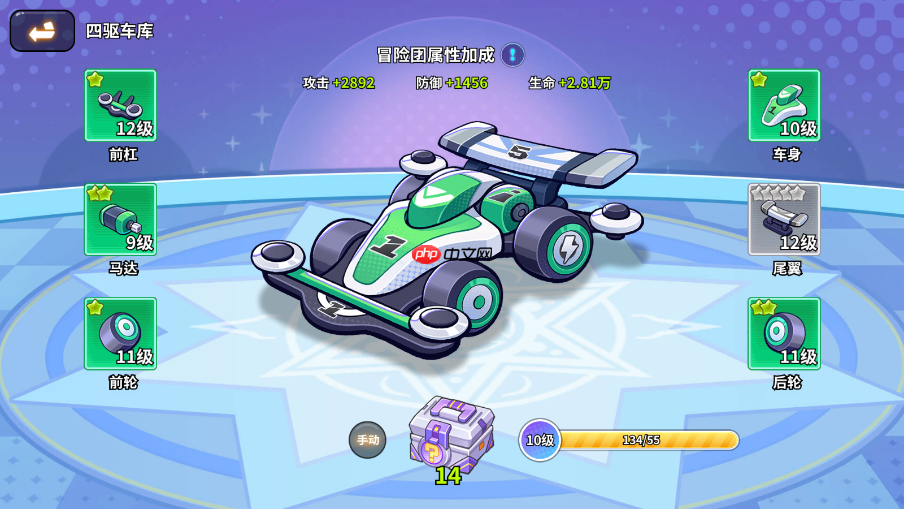This screenshot has height=509, width=904.
Task: Choose the 前轮 front wheel slot
Action: (120, 333)
